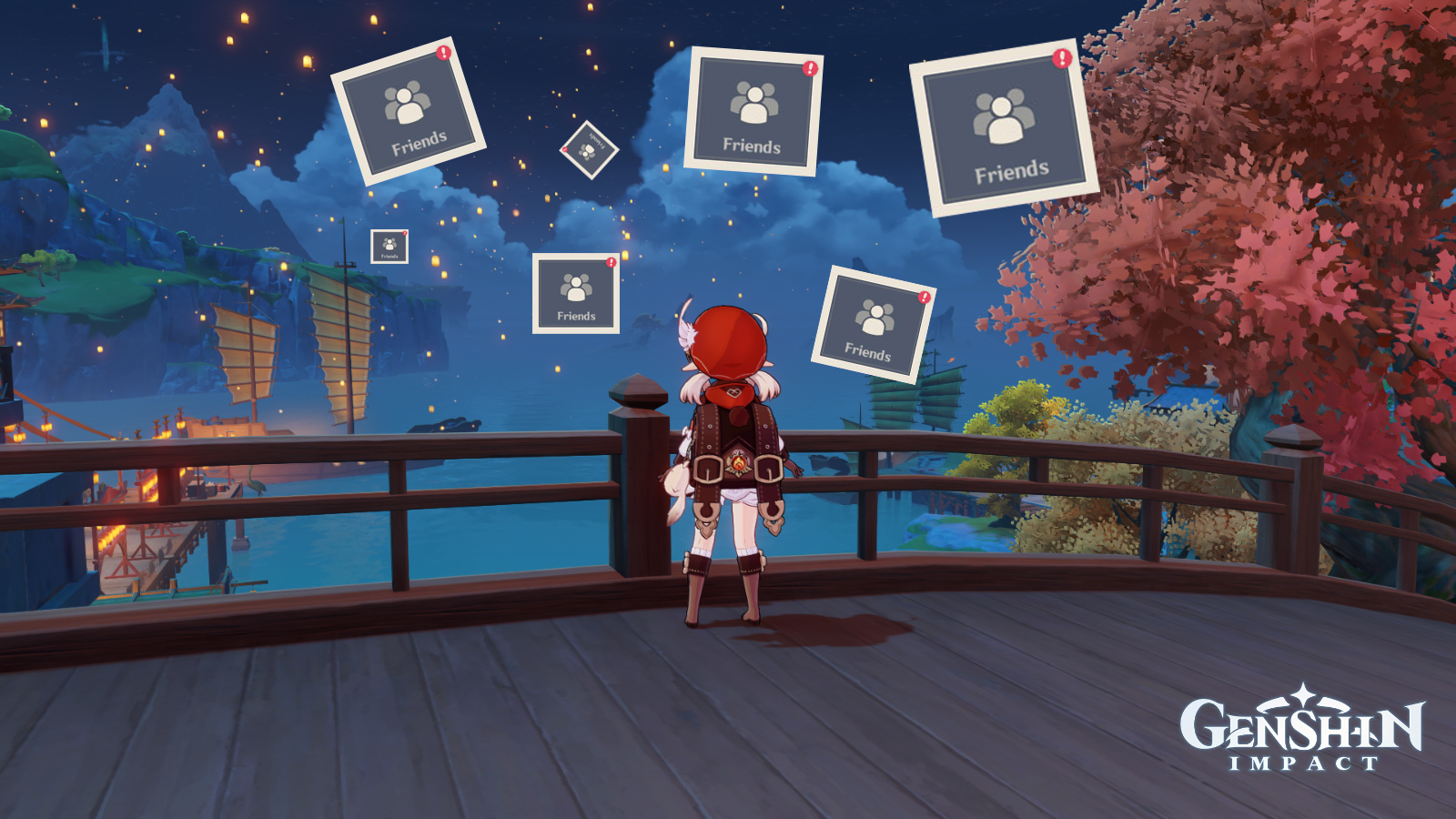Viewport: 1456px width, 819px height.
Task: Open the small upside-down diamond Friends icon
Action: tap(591, 150)
